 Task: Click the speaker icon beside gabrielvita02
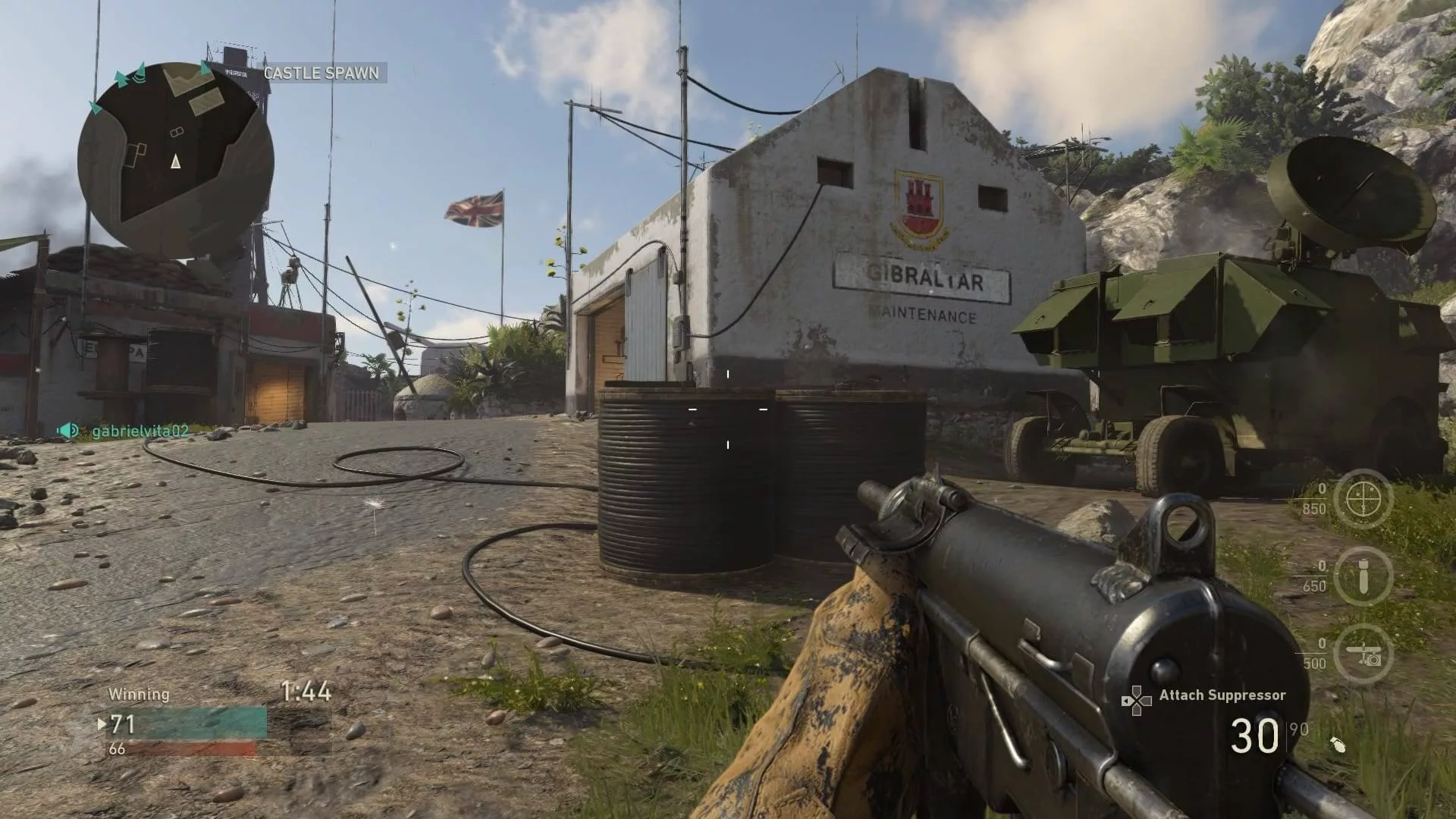pyautogui.click(x=68, y=431)
